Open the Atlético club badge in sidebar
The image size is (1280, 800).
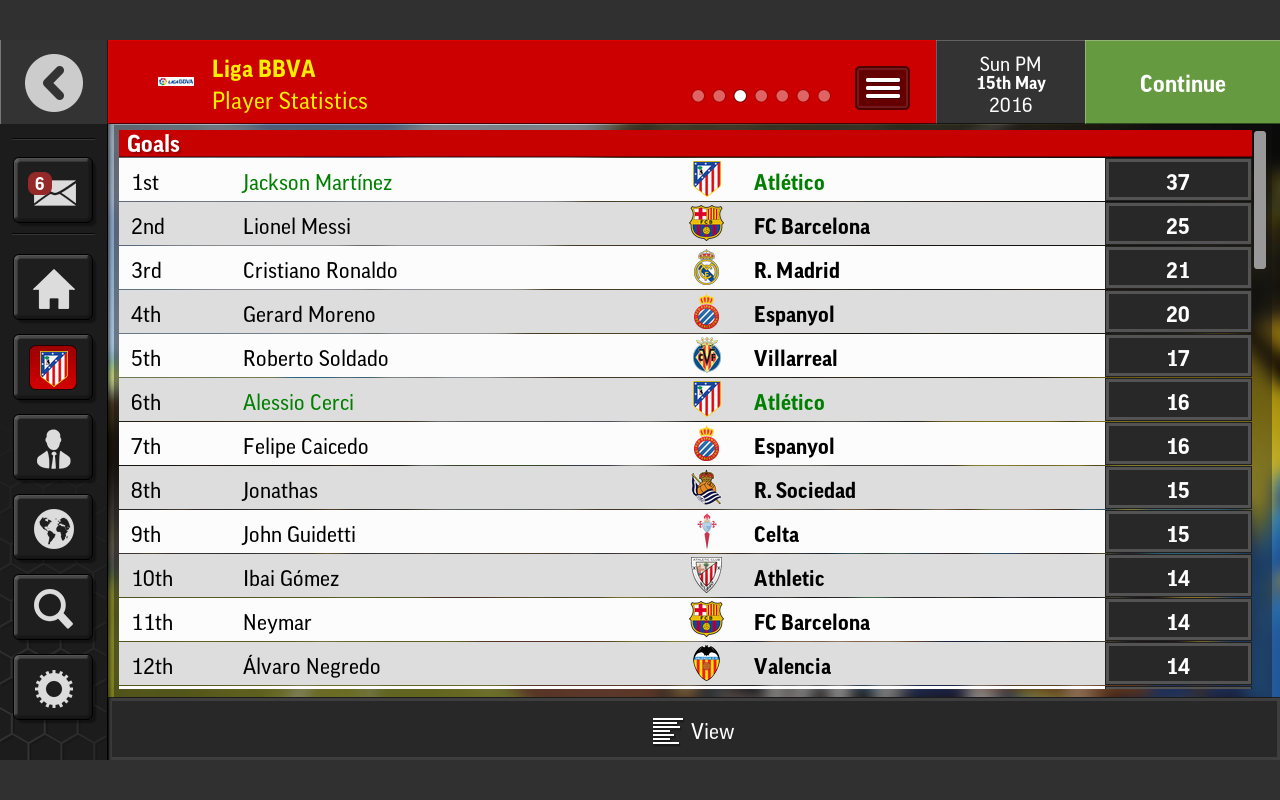coord(53,369)
